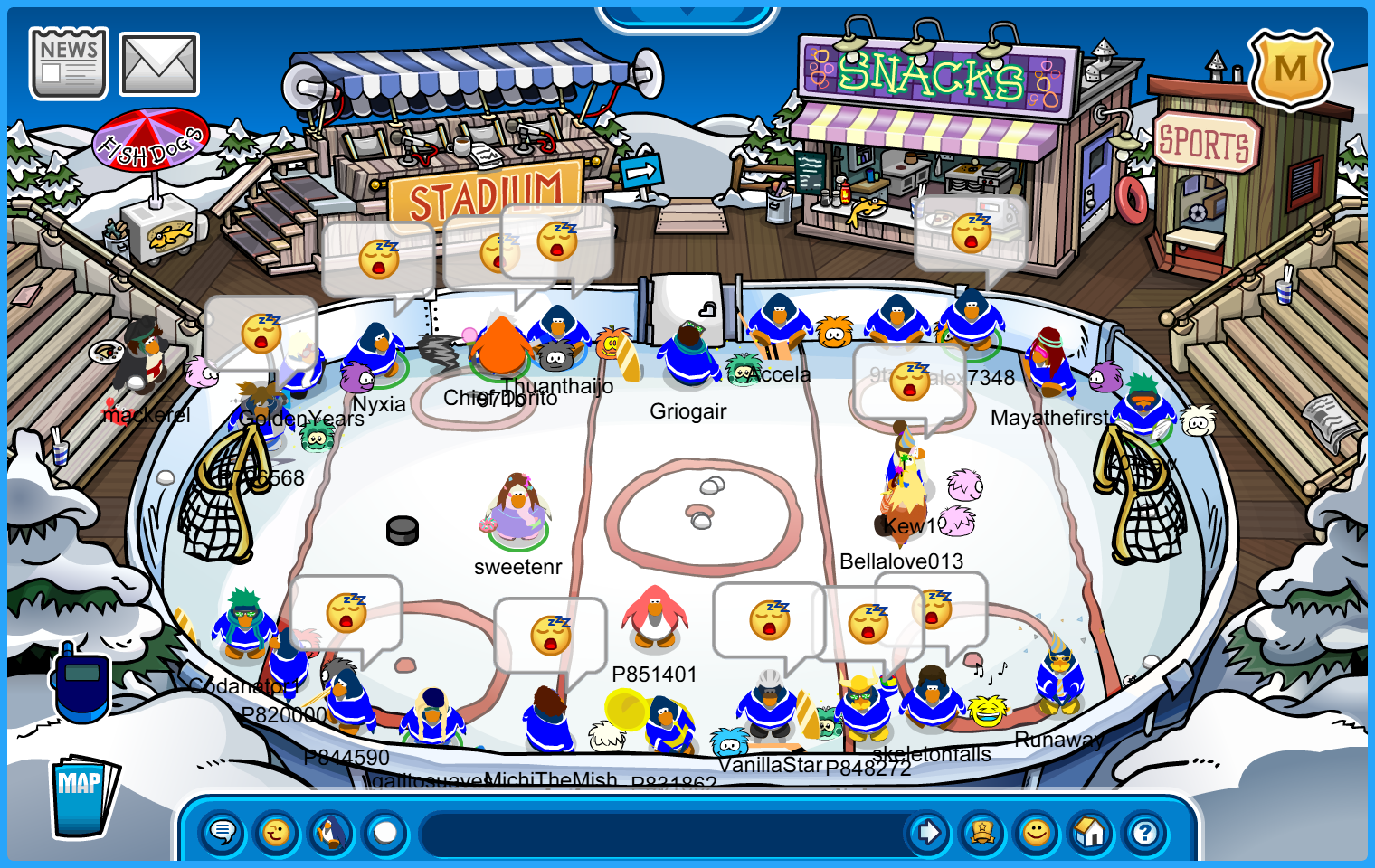Open the penguin actions menu
The height and width of the screenshot is (868, 1375).
click(x=331, y=831)
